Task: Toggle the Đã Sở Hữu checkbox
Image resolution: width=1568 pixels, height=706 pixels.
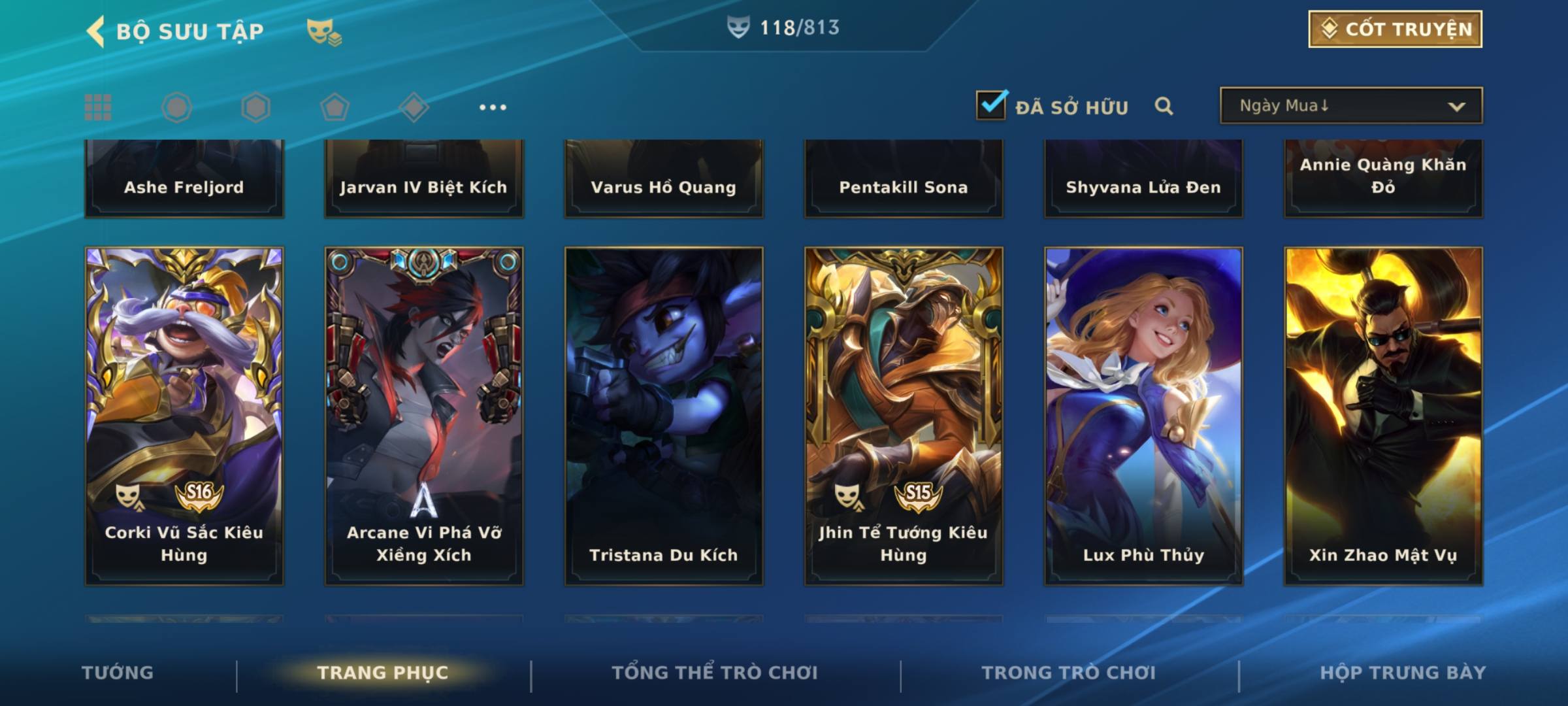Action: click(991, 105)
